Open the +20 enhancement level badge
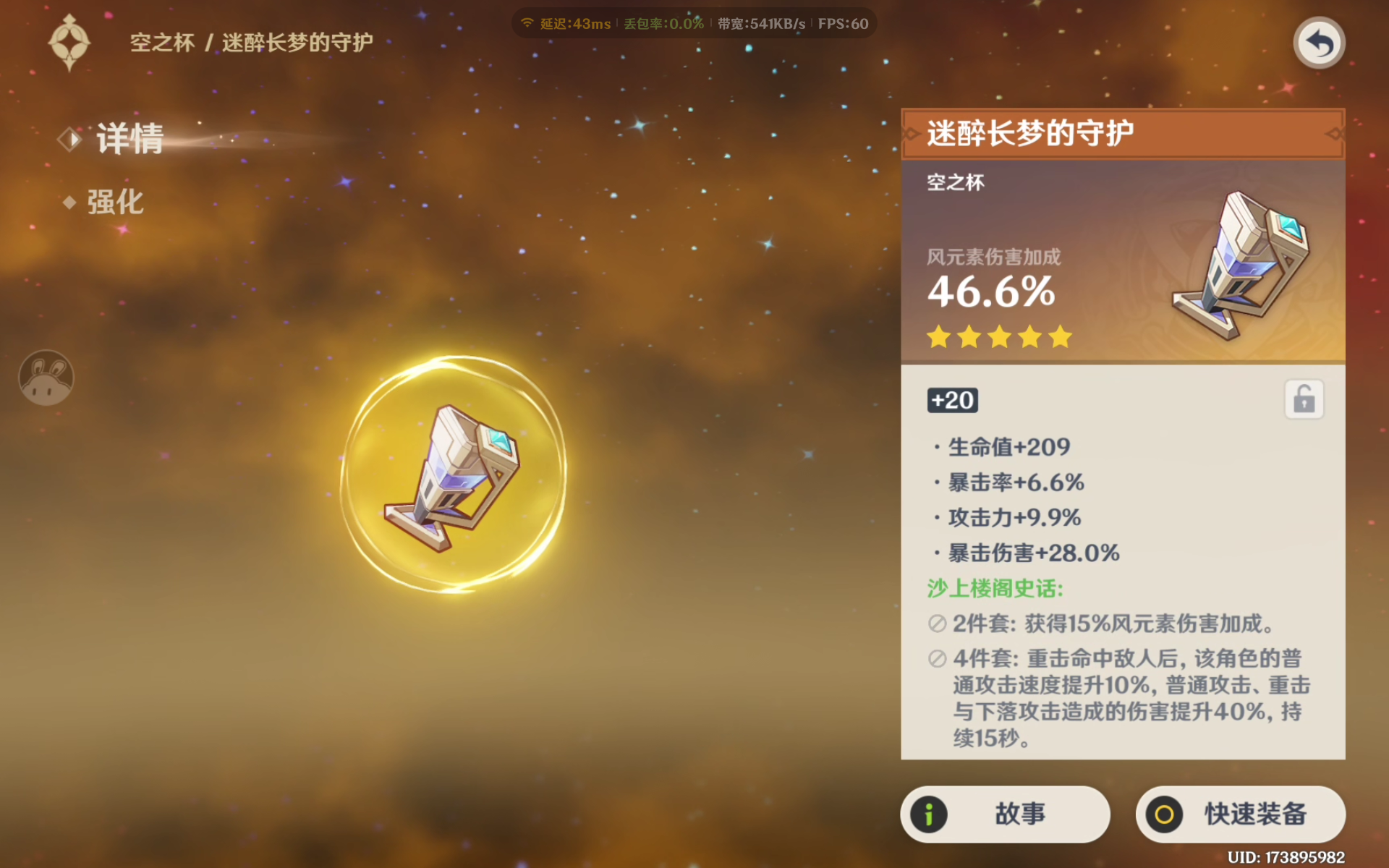Image resolution: width=1389 pixels, height=868 pixels. (x=952, y=400)
